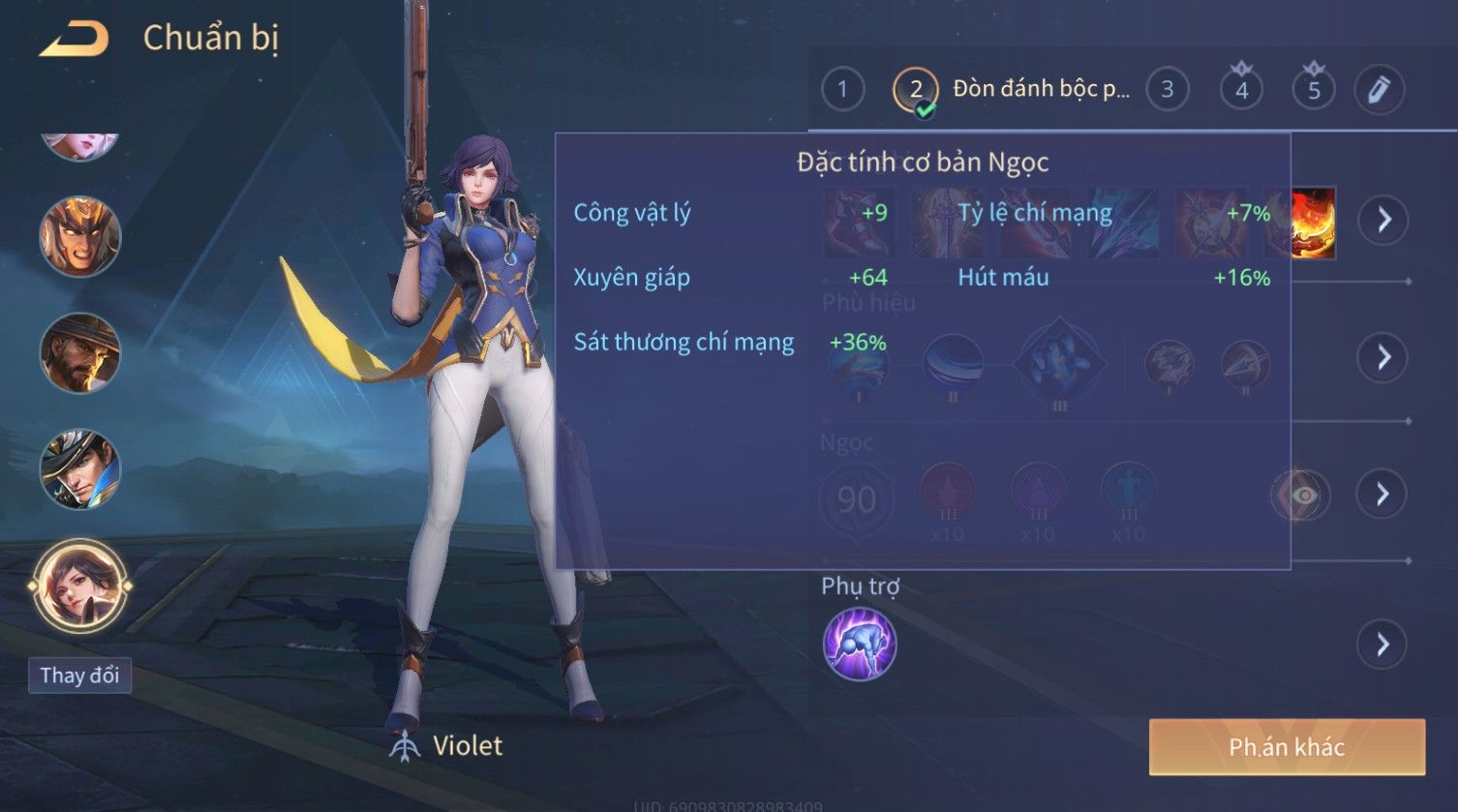Select preset slot 1

842,90
